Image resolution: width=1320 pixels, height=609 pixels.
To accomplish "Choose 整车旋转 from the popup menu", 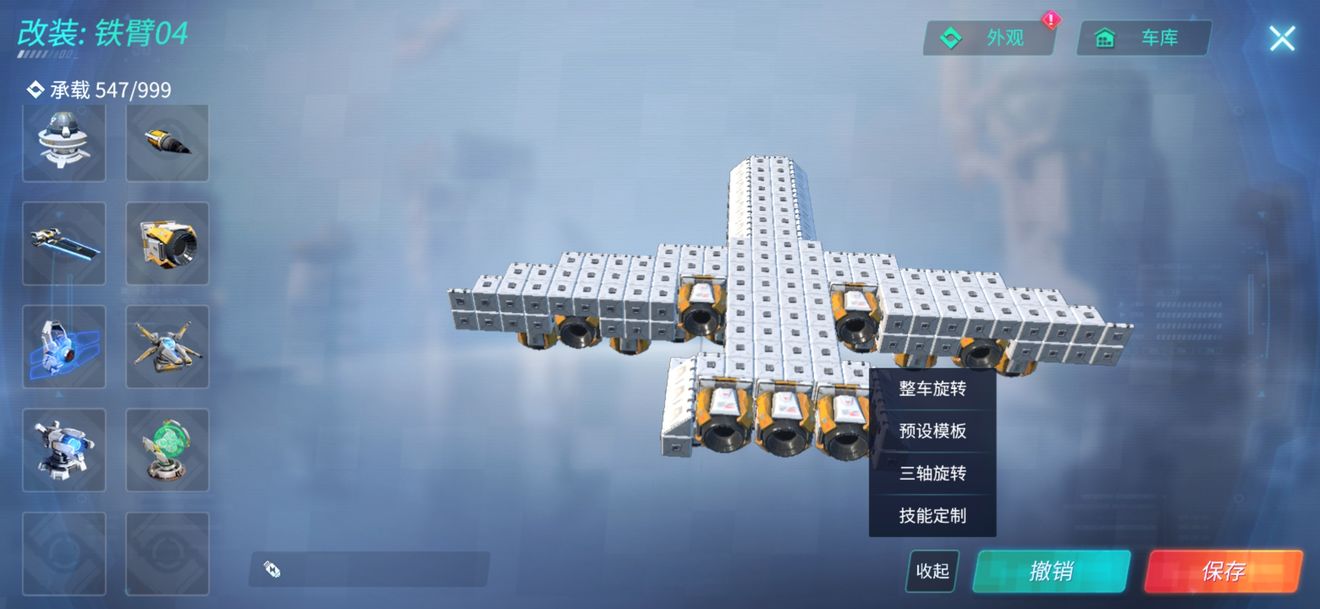I will pyautogui.click(x=932, y=389).
